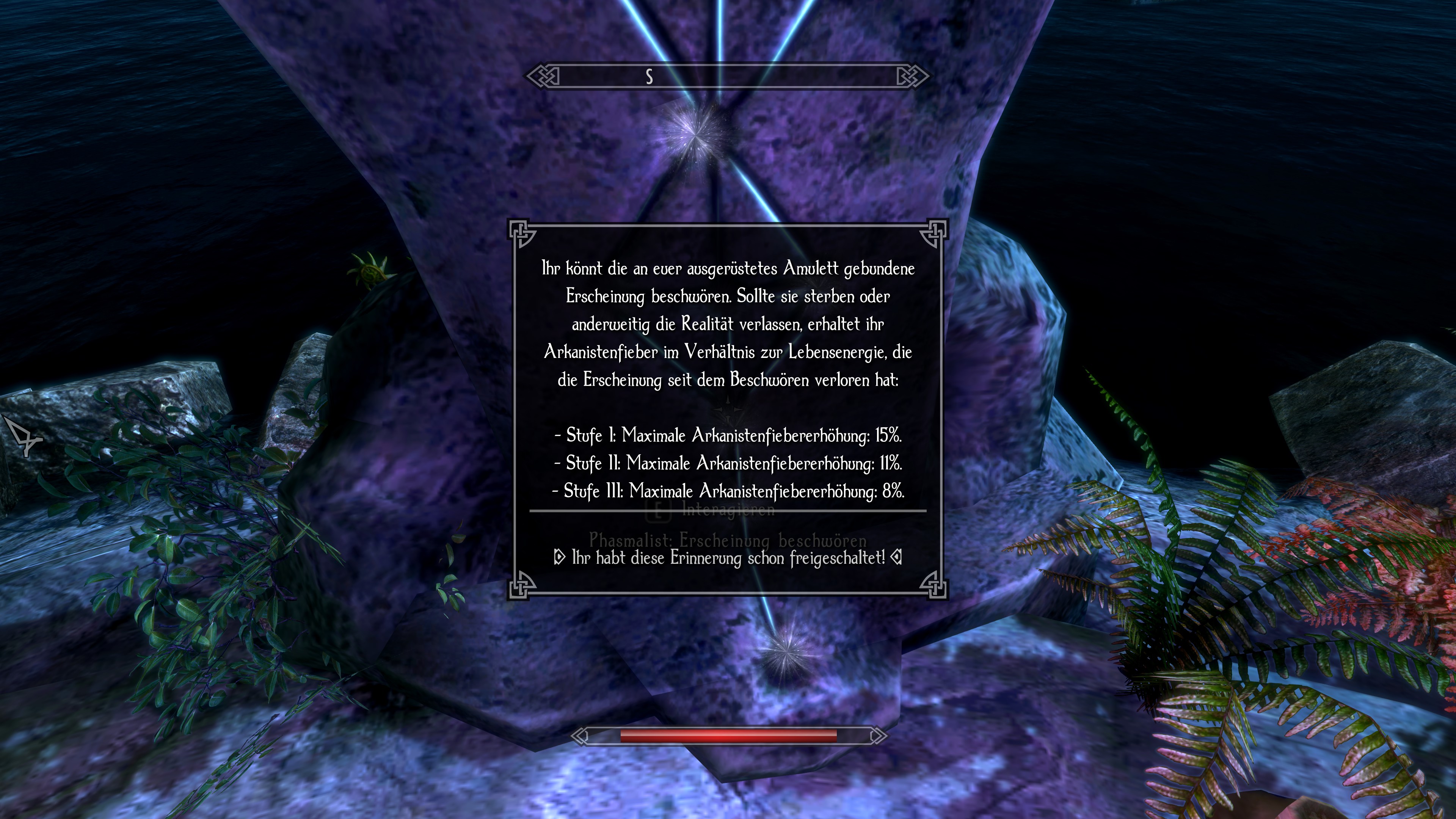Confirm the "Ihr habt diese Erinnerung schon freigeschaltet!" option
This screenshot has width=1456, height=819.
[x=728, y=559]
